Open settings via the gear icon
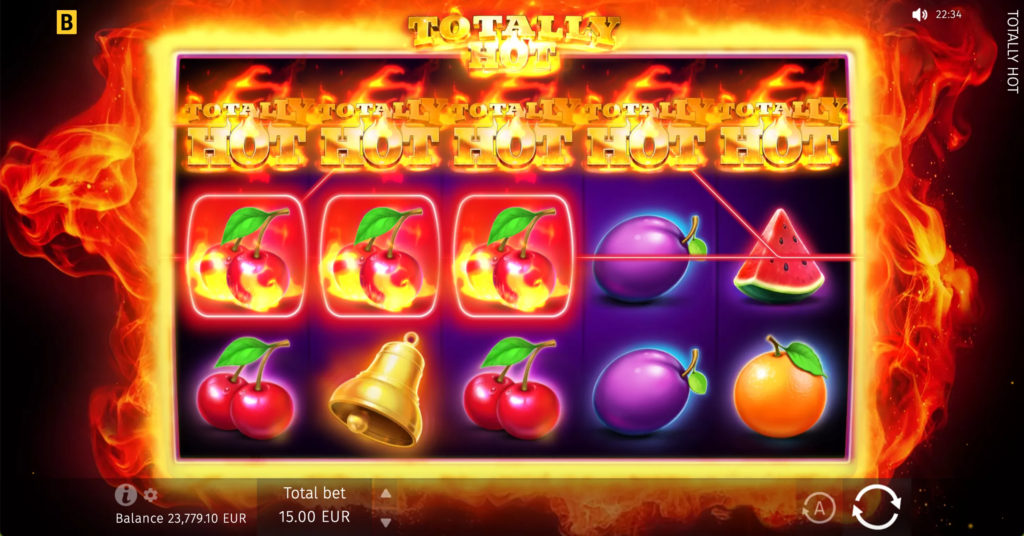The height and width of the screenshot is (536, 1024). (x=151, y=495)
